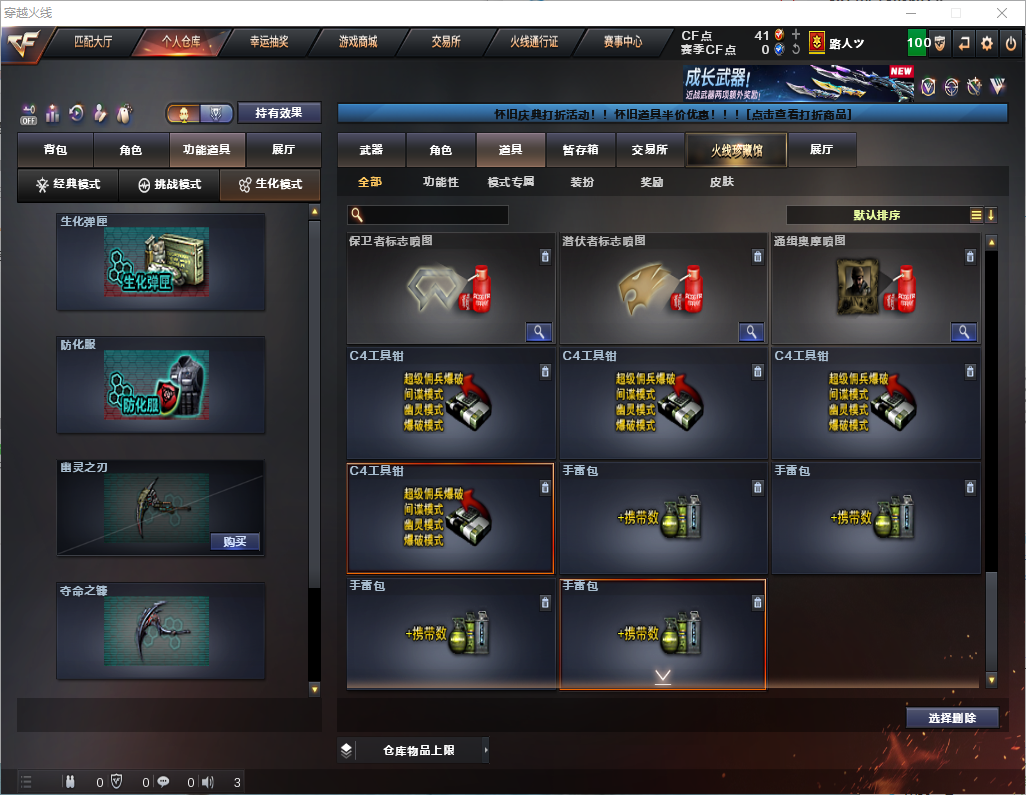The image size is (1026, 795).
Task: Switch left panel to 背包 backpack tab
Action: 55,150
